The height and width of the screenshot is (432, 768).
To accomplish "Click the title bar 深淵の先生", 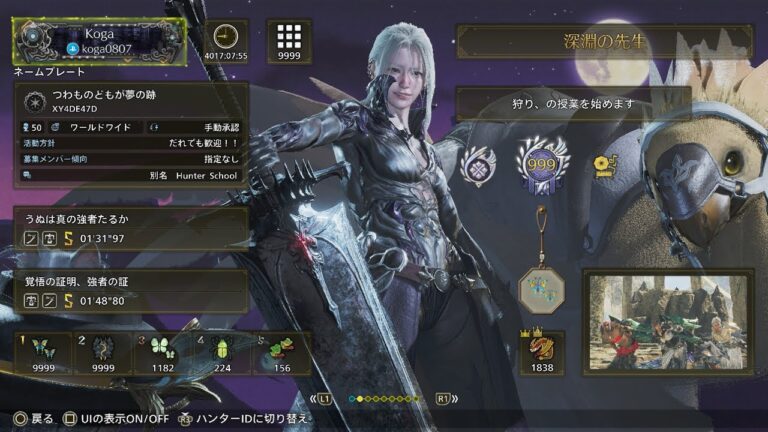I will [604, 42].
